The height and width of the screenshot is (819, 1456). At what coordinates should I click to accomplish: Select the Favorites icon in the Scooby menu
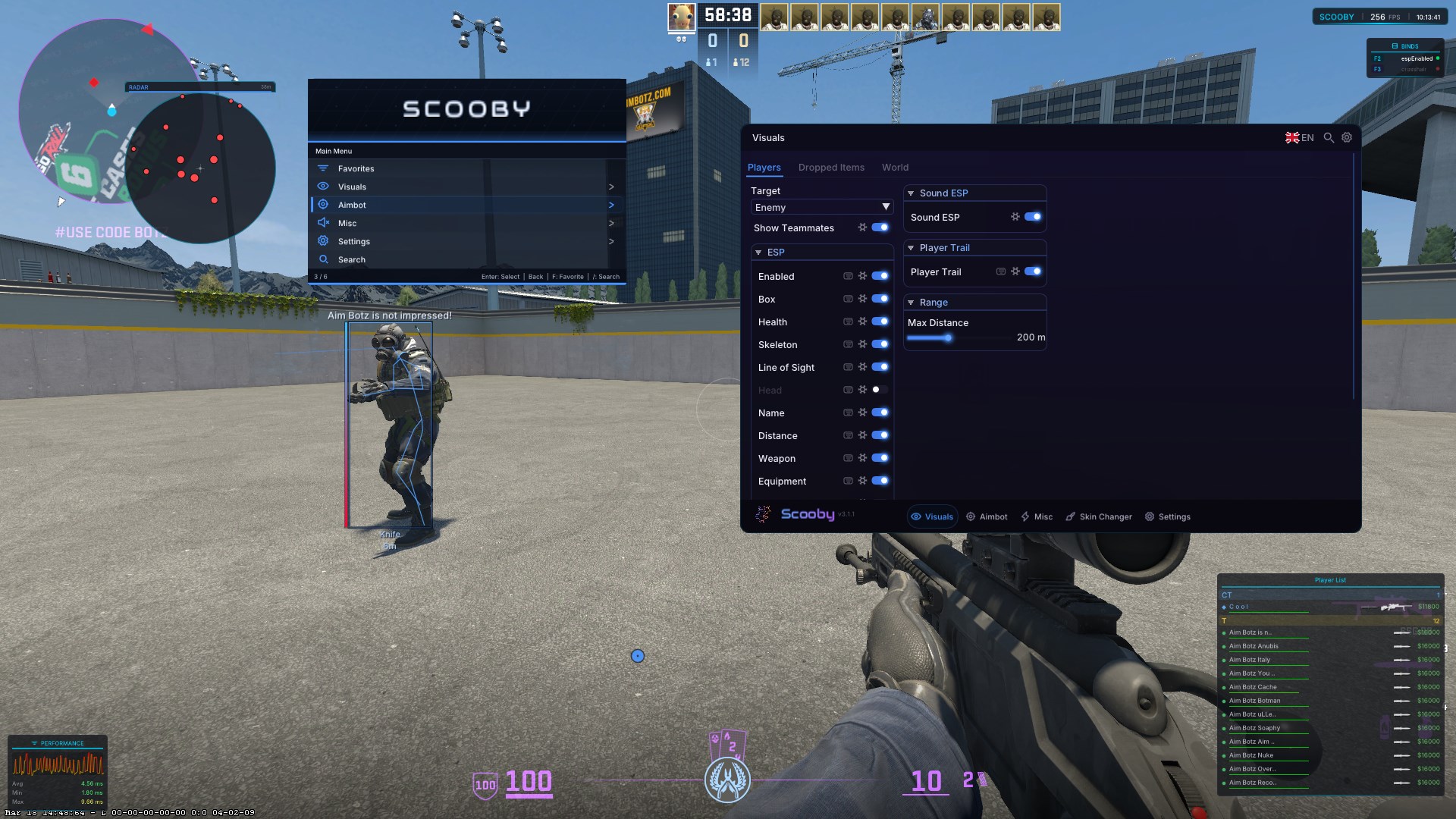323,168
